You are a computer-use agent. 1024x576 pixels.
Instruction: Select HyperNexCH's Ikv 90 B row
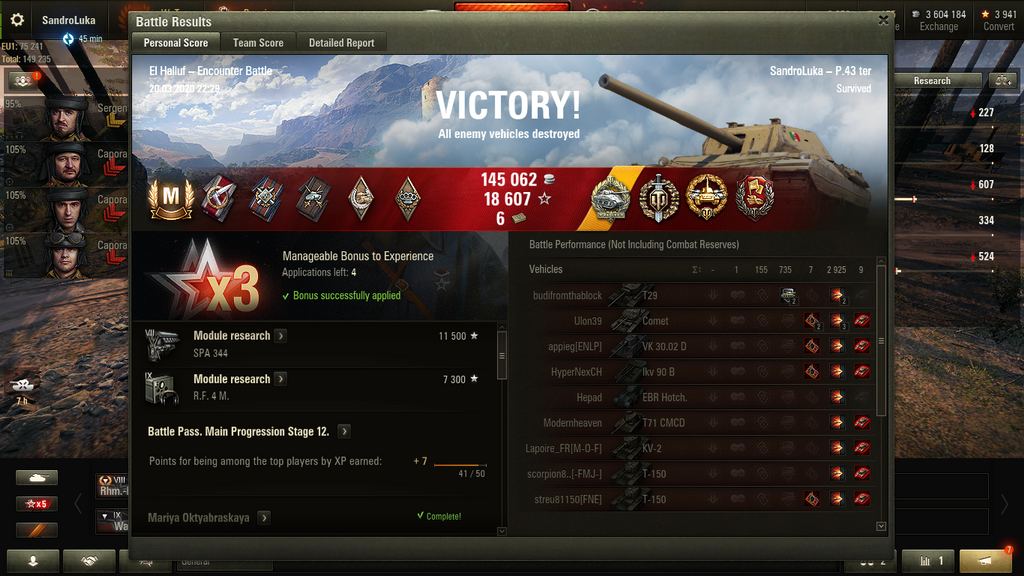(700, 372)
